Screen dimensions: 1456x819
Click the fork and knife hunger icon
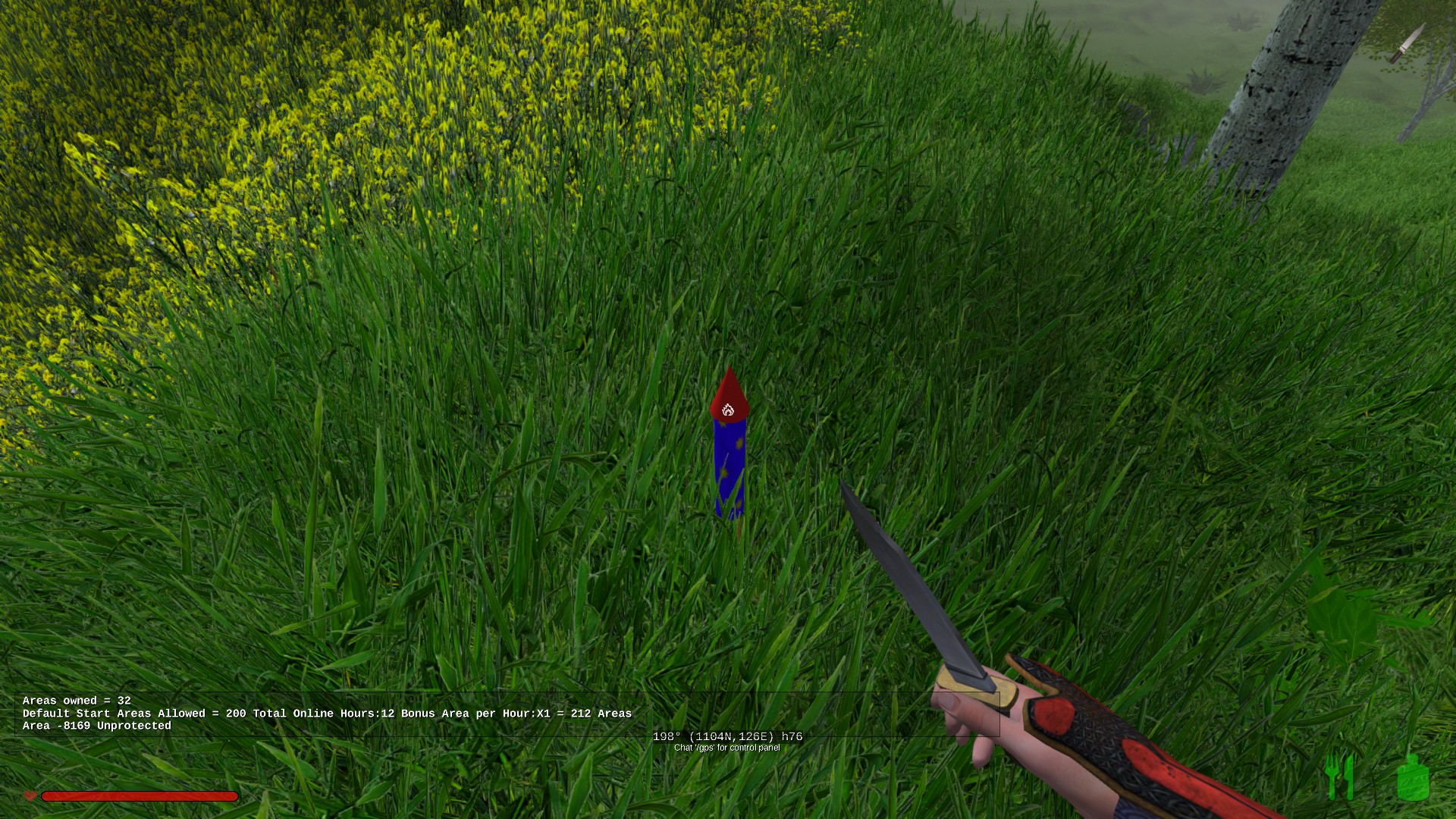[x=1339, y=777]
